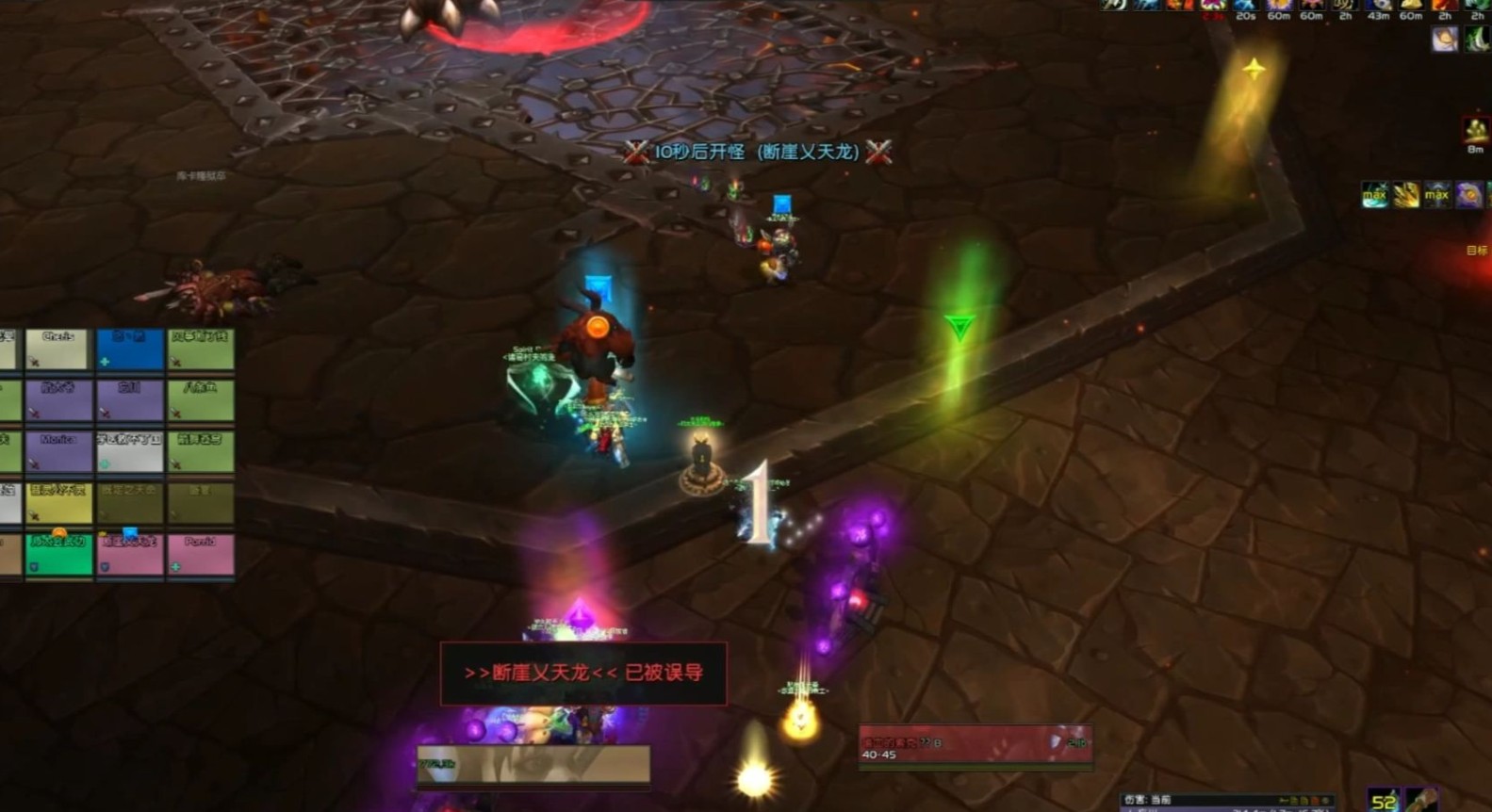Click the golden claw slash aura icon
The width and height of the screenshot is (1492, 812).
pos(1405,195)
